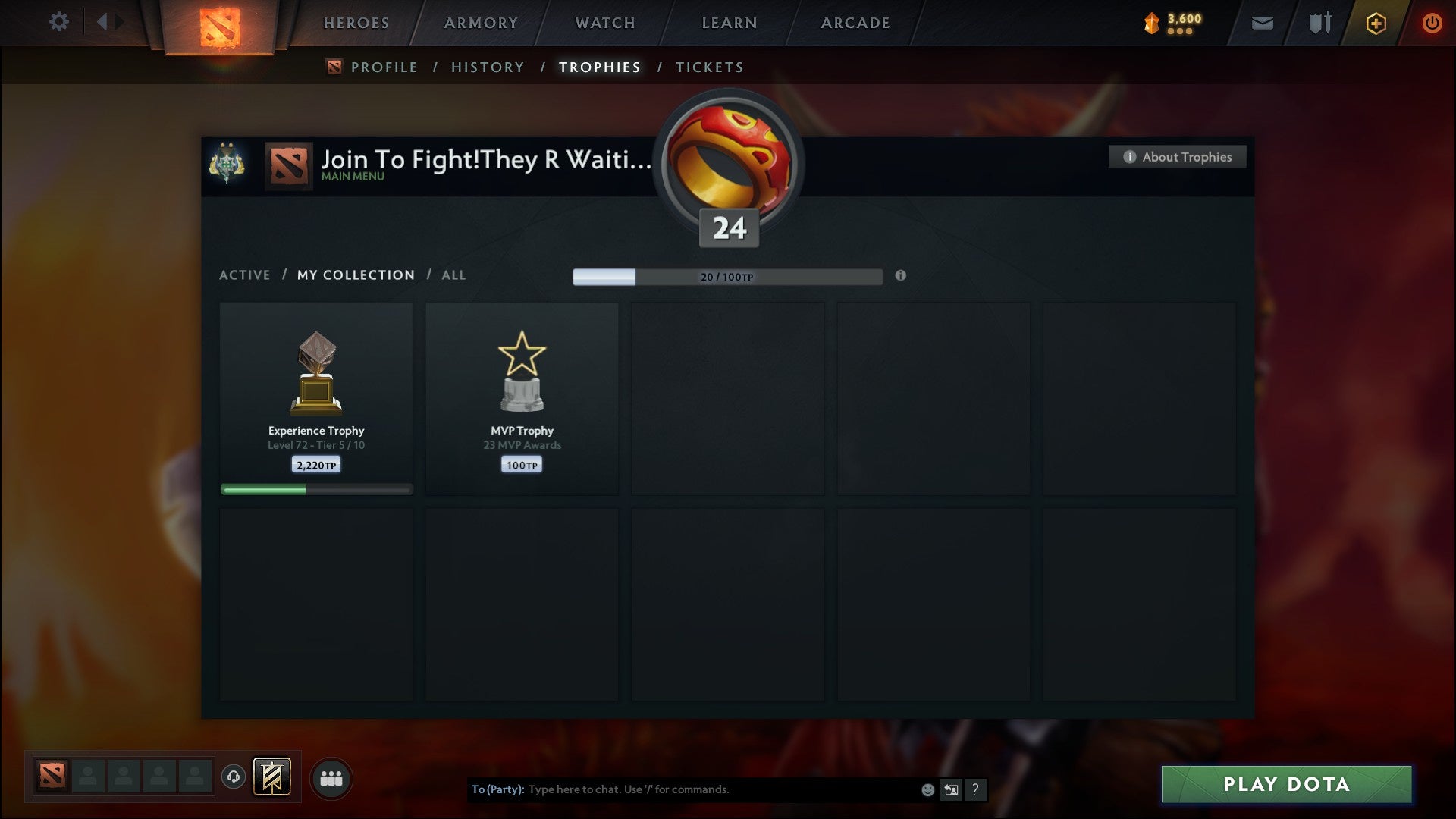Toggle the MY COLLECTION view
The height and width of the screenshot is (819, 1456).
click(355, 275)
